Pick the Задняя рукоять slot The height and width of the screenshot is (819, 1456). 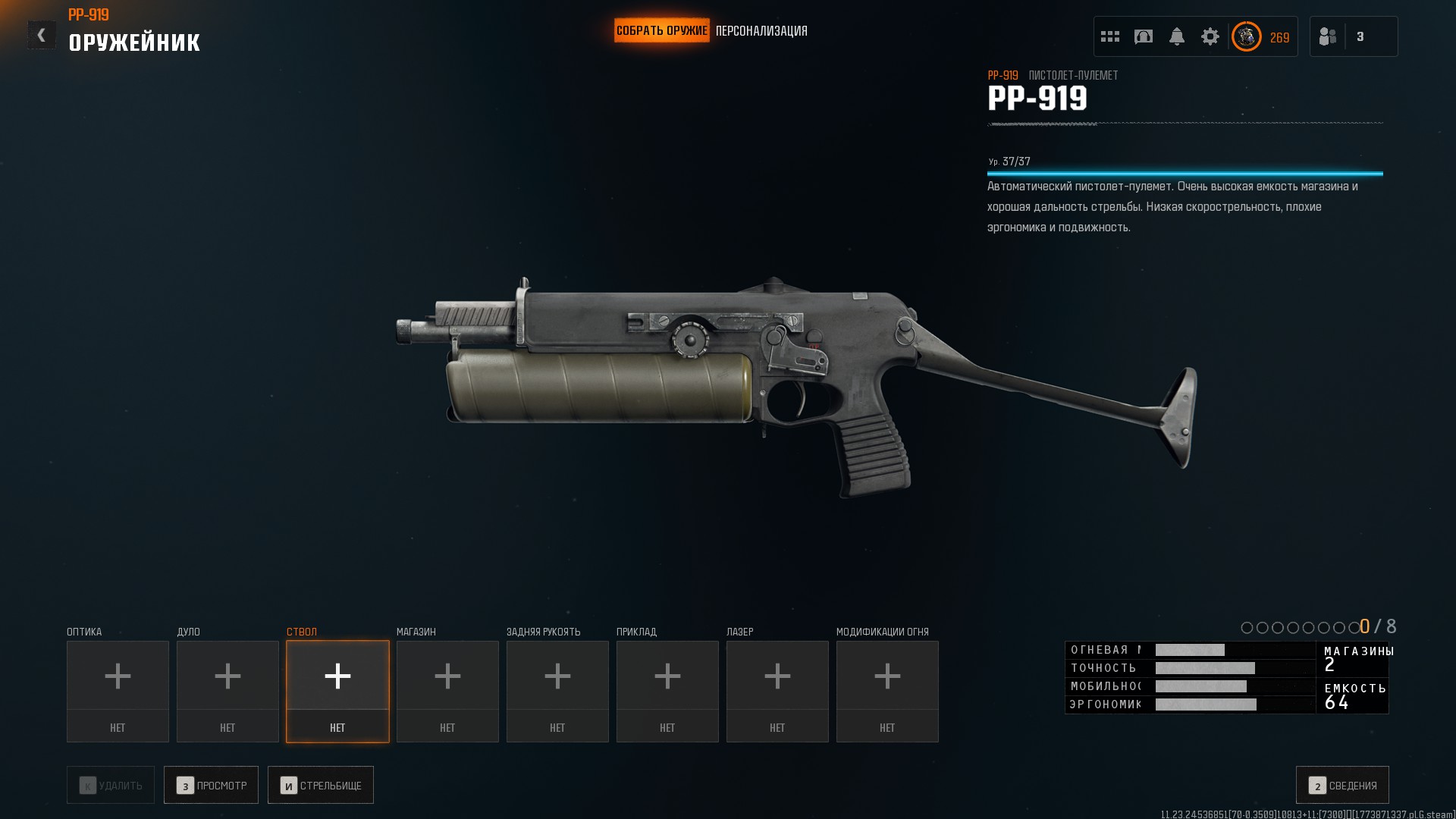pyautogui.click(x=557, y=691)
